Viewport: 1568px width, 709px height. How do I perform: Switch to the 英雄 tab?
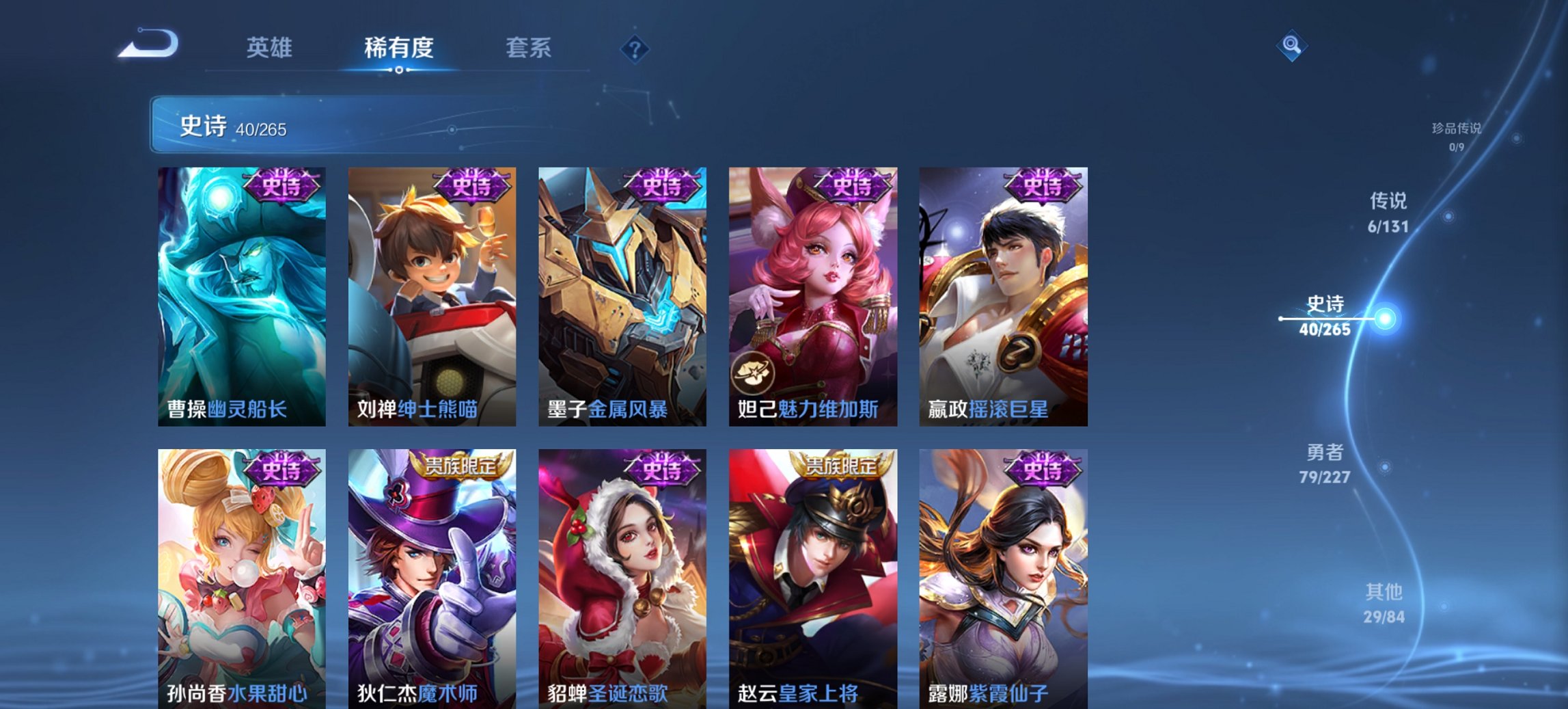click(x=272, y=48)
